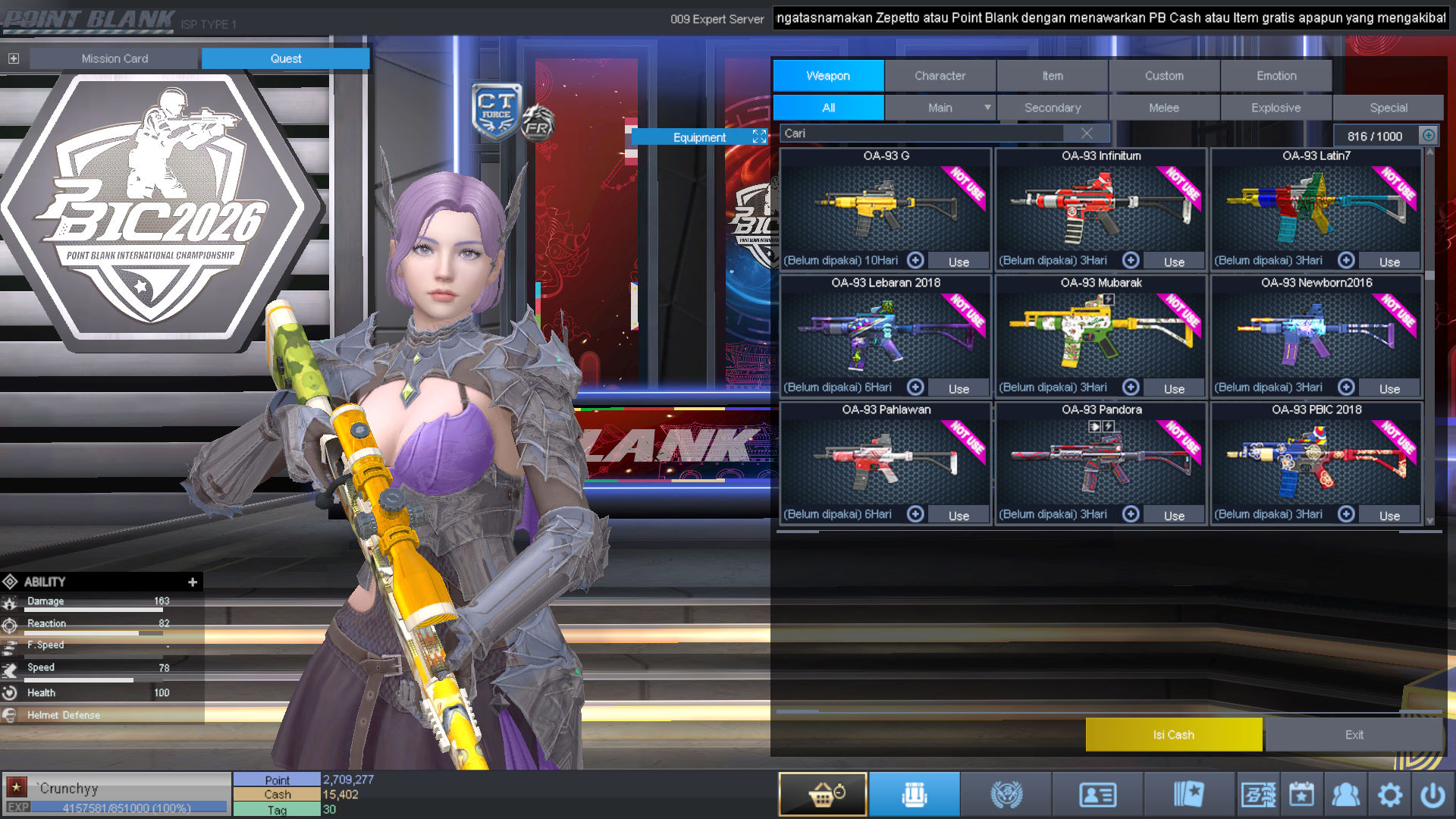Filter weapons by Secondary
Screen dimensions: 1456x819
point(1053,108)
